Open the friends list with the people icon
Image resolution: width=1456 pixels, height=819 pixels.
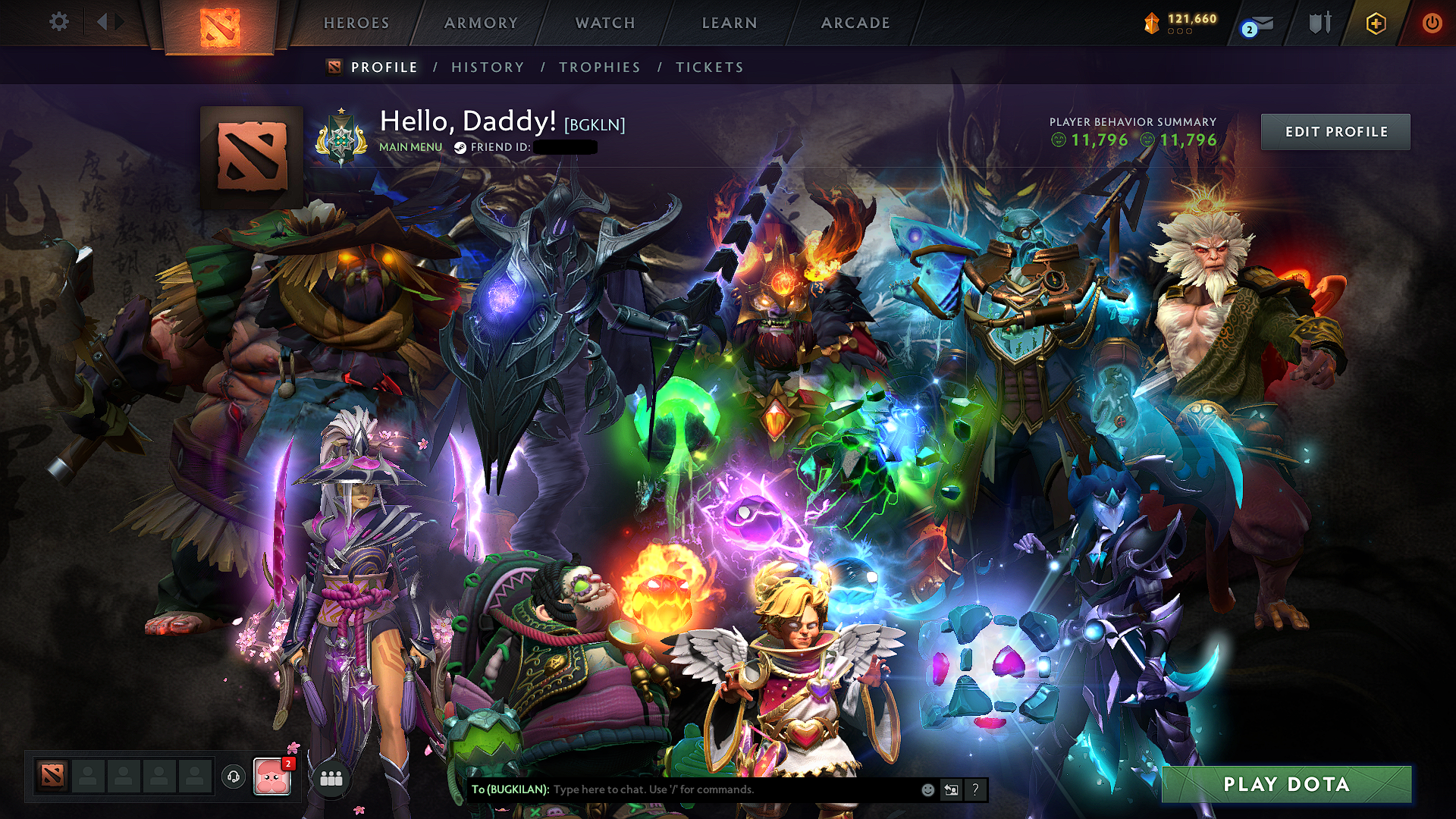pyautogui.click(x=331, y=777)
